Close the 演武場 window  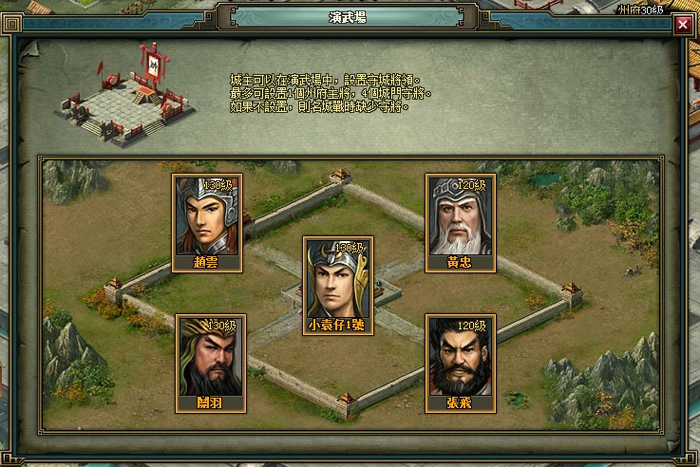pyautogui.click(x=682, y=24)
